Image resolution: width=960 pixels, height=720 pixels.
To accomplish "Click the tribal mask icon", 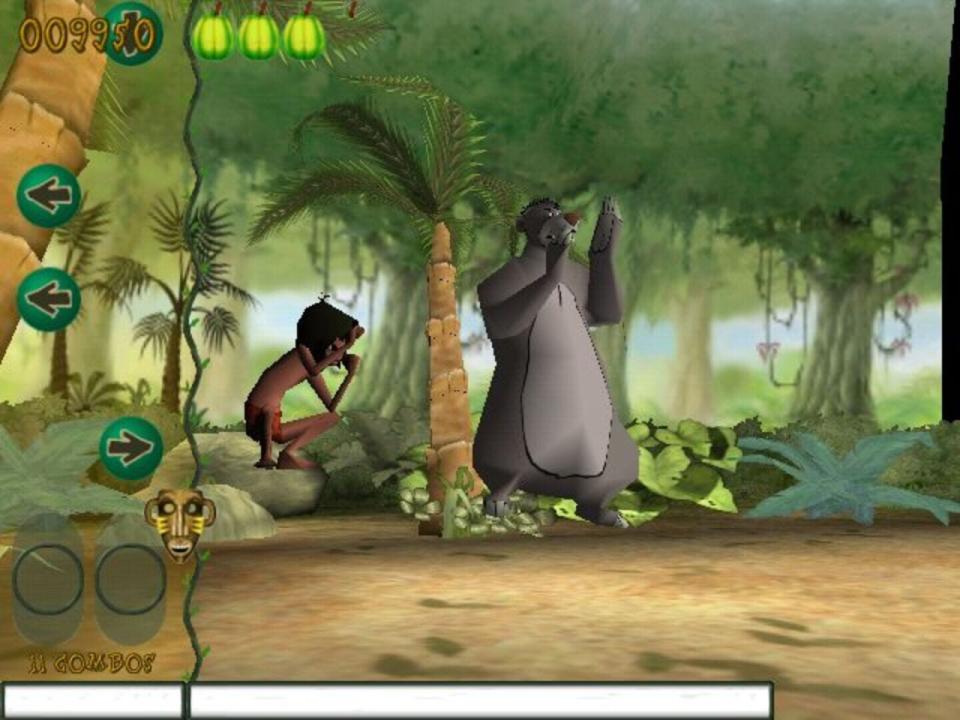I will 180,522.
